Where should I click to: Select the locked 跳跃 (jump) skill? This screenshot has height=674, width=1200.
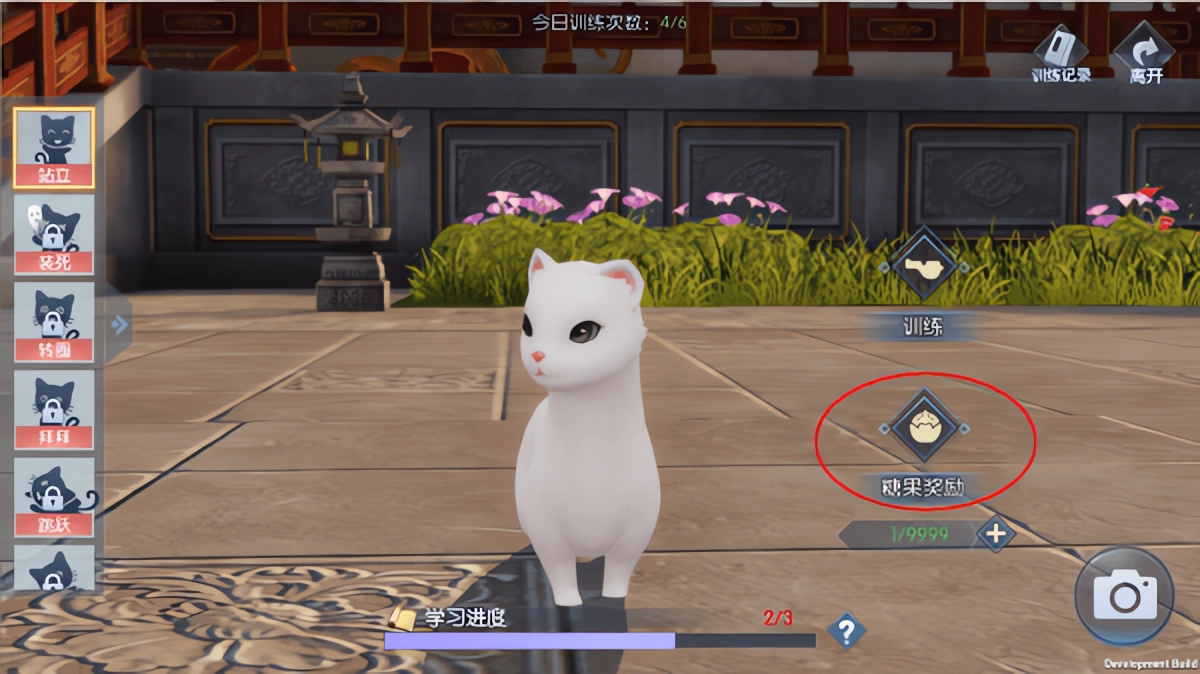pos(54,497)
